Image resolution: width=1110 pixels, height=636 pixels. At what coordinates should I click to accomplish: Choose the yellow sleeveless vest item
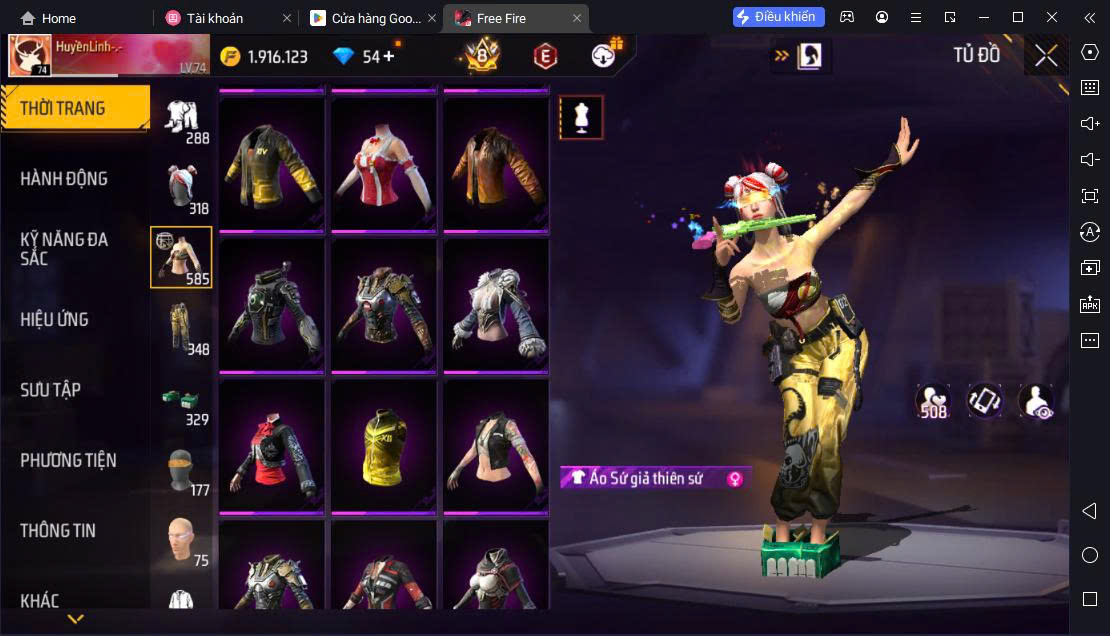tap(384, 445)
